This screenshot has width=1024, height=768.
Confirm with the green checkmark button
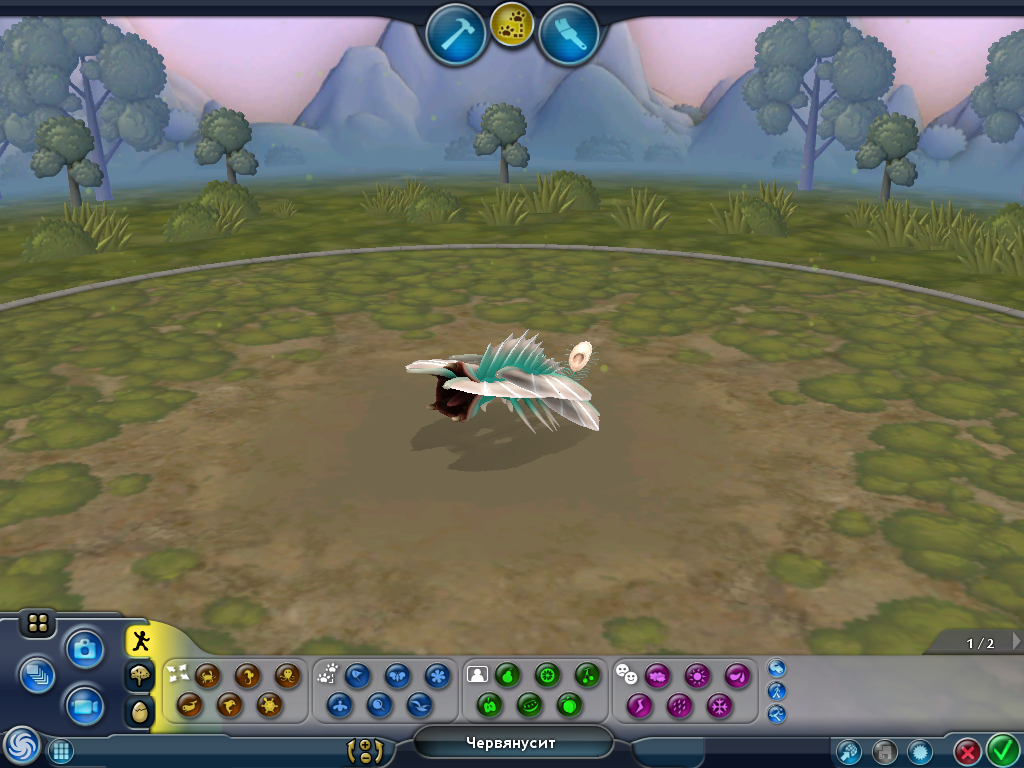pos(1002,749)
